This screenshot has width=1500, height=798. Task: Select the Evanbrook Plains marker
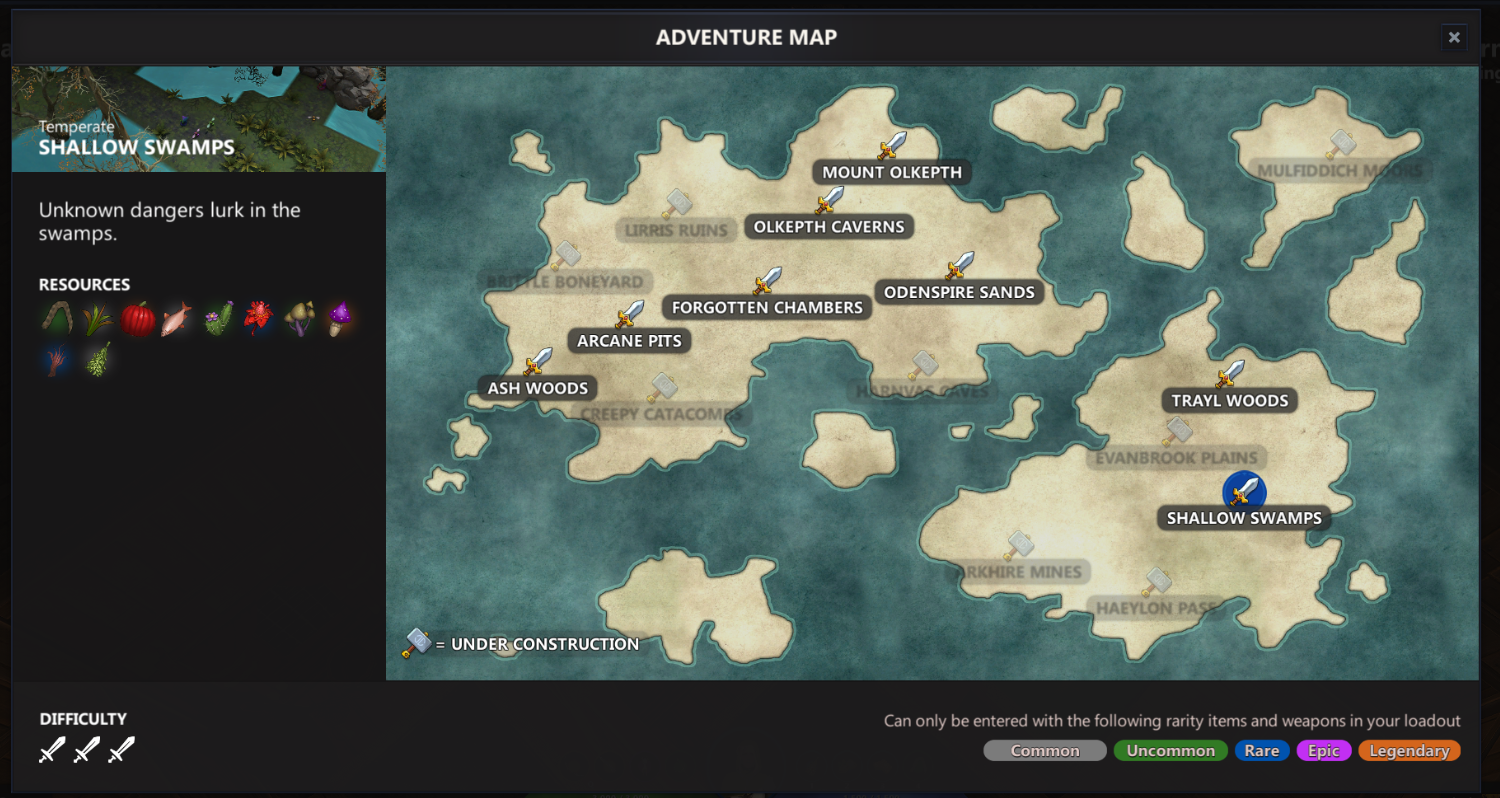pyautogui.click(x=1176, y=458)
